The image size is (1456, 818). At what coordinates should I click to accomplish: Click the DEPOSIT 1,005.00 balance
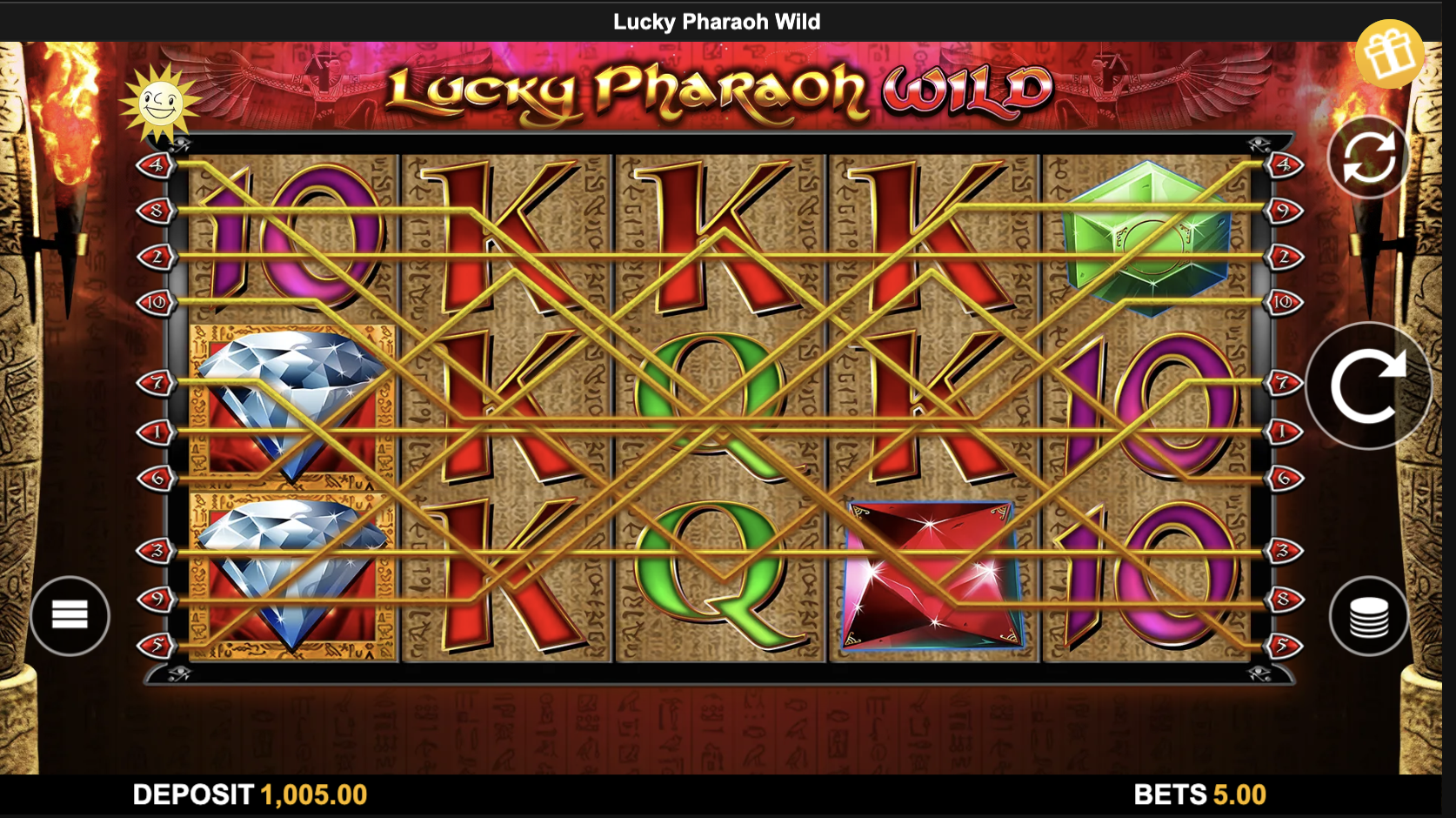click(x=248, y=795)
